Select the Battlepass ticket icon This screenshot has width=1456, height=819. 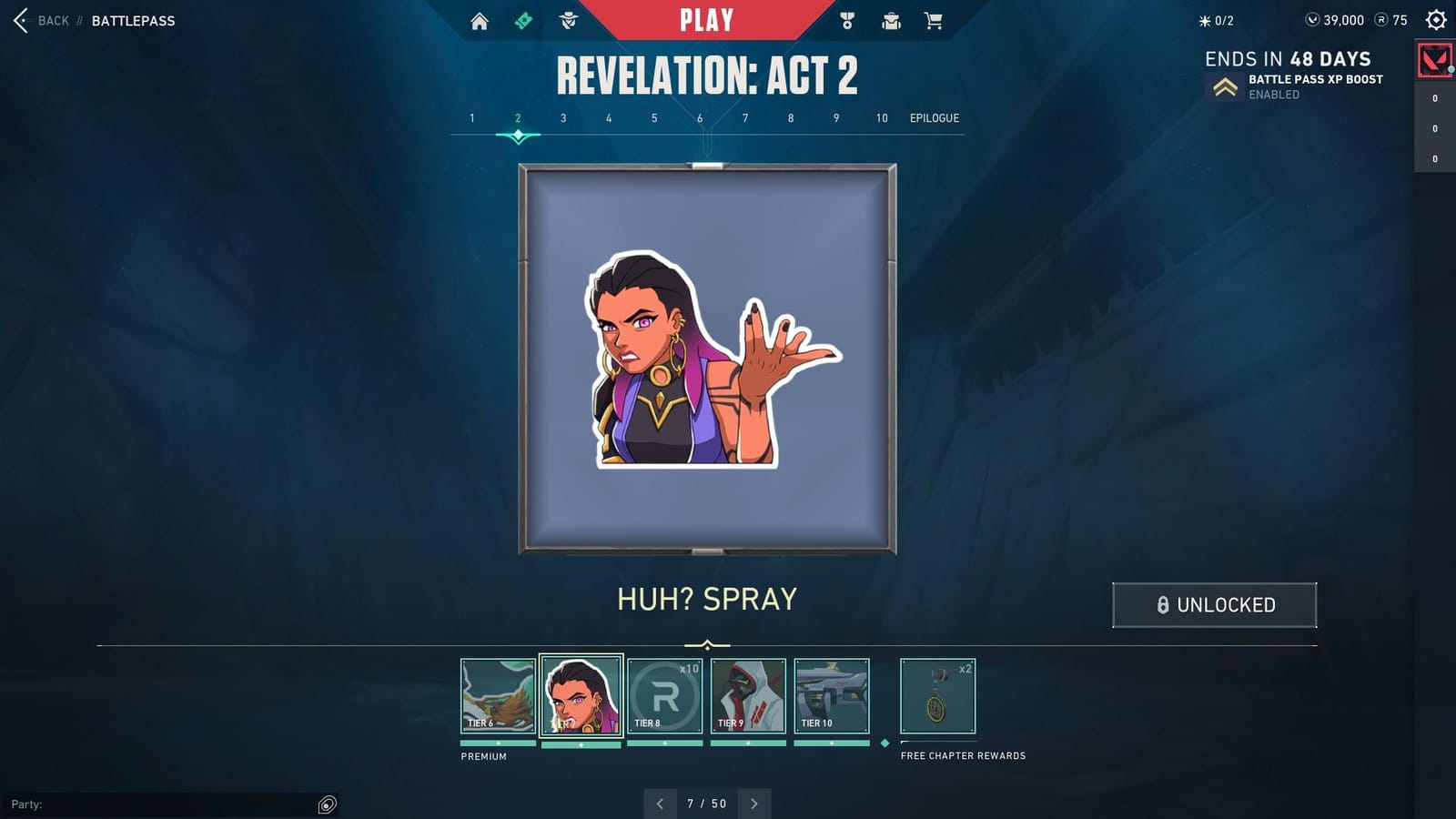[x=521, y=19]
